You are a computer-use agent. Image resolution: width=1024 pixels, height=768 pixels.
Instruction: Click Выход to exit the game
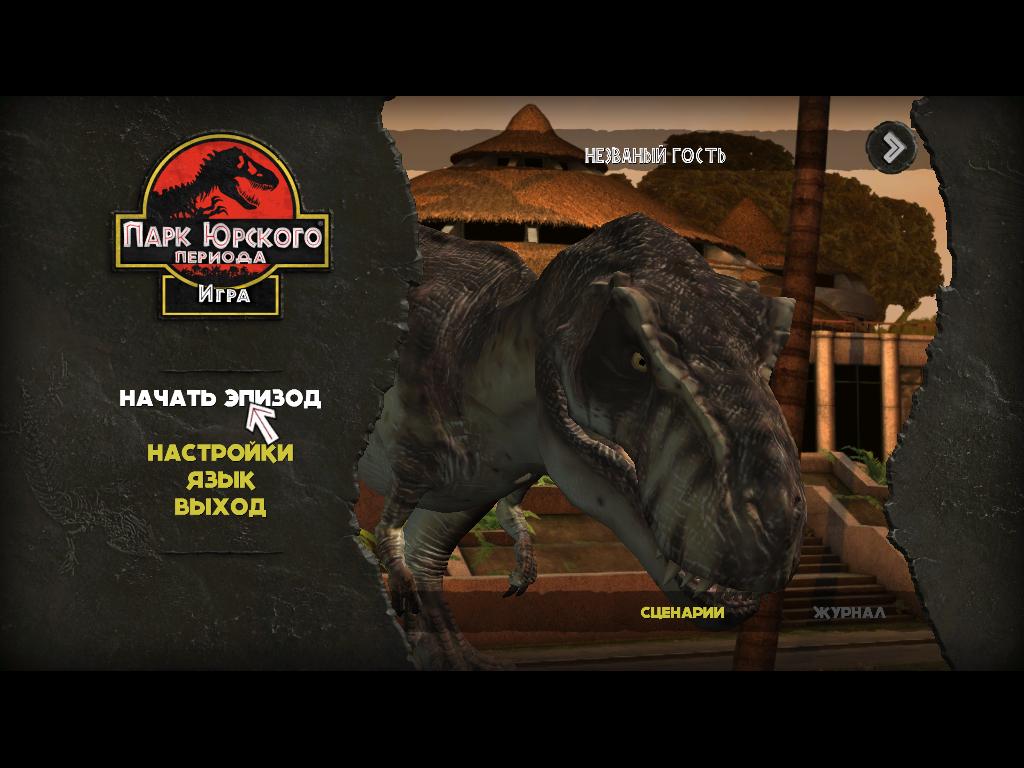[220, 506]
